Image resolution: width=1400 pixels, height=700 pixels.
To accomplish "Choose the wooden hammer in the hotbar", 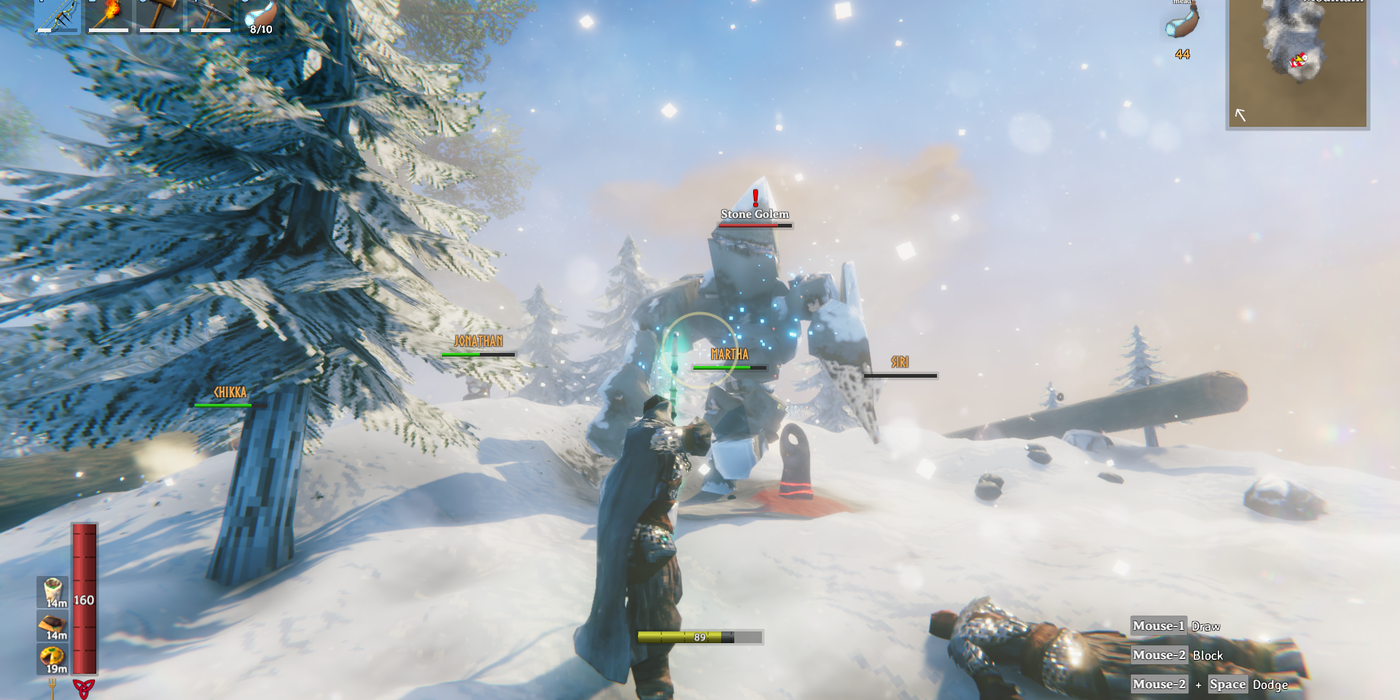I will tap(159, 14).
